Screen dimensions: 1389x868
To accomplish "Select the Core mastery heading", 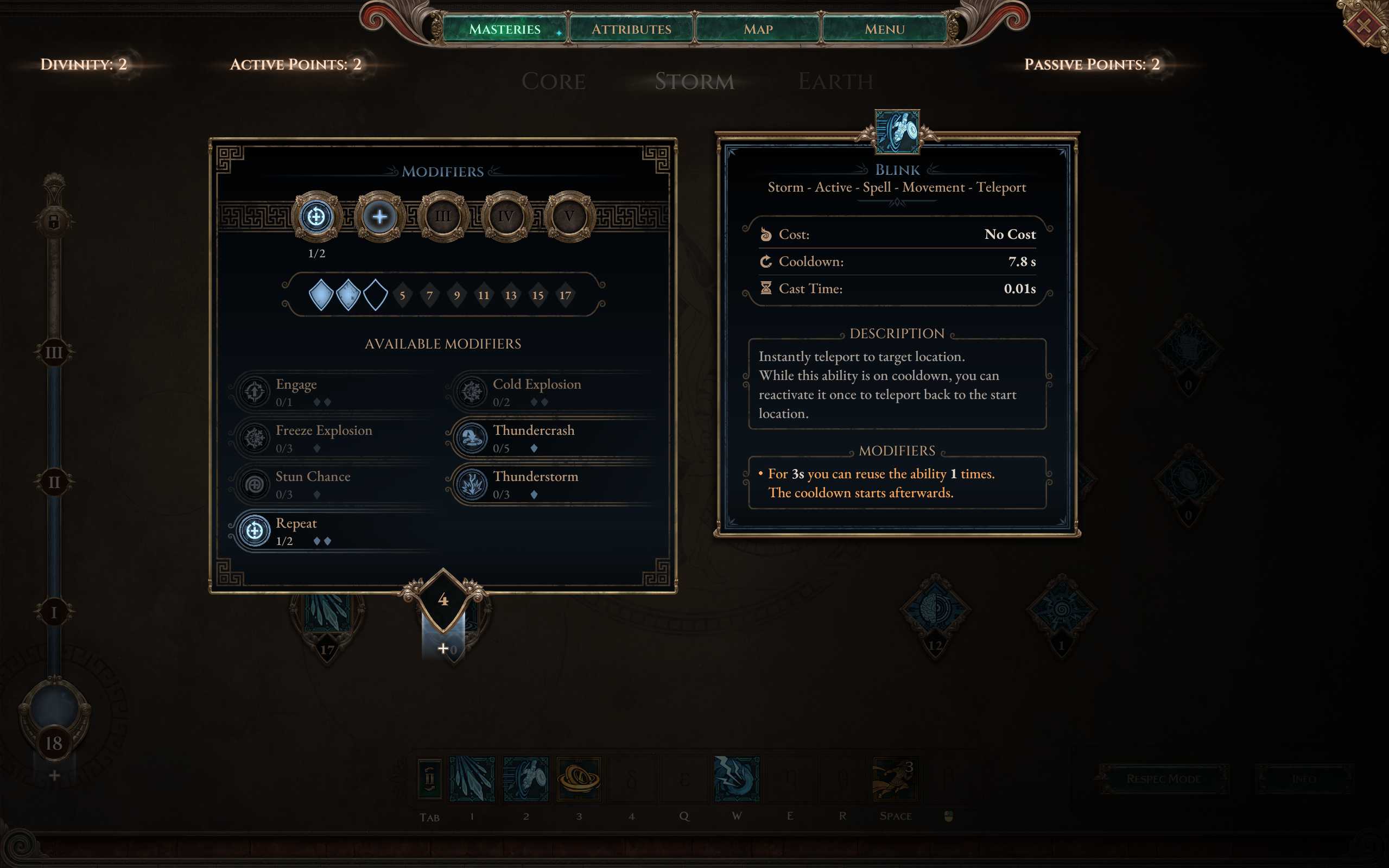I will click(553, 81).
